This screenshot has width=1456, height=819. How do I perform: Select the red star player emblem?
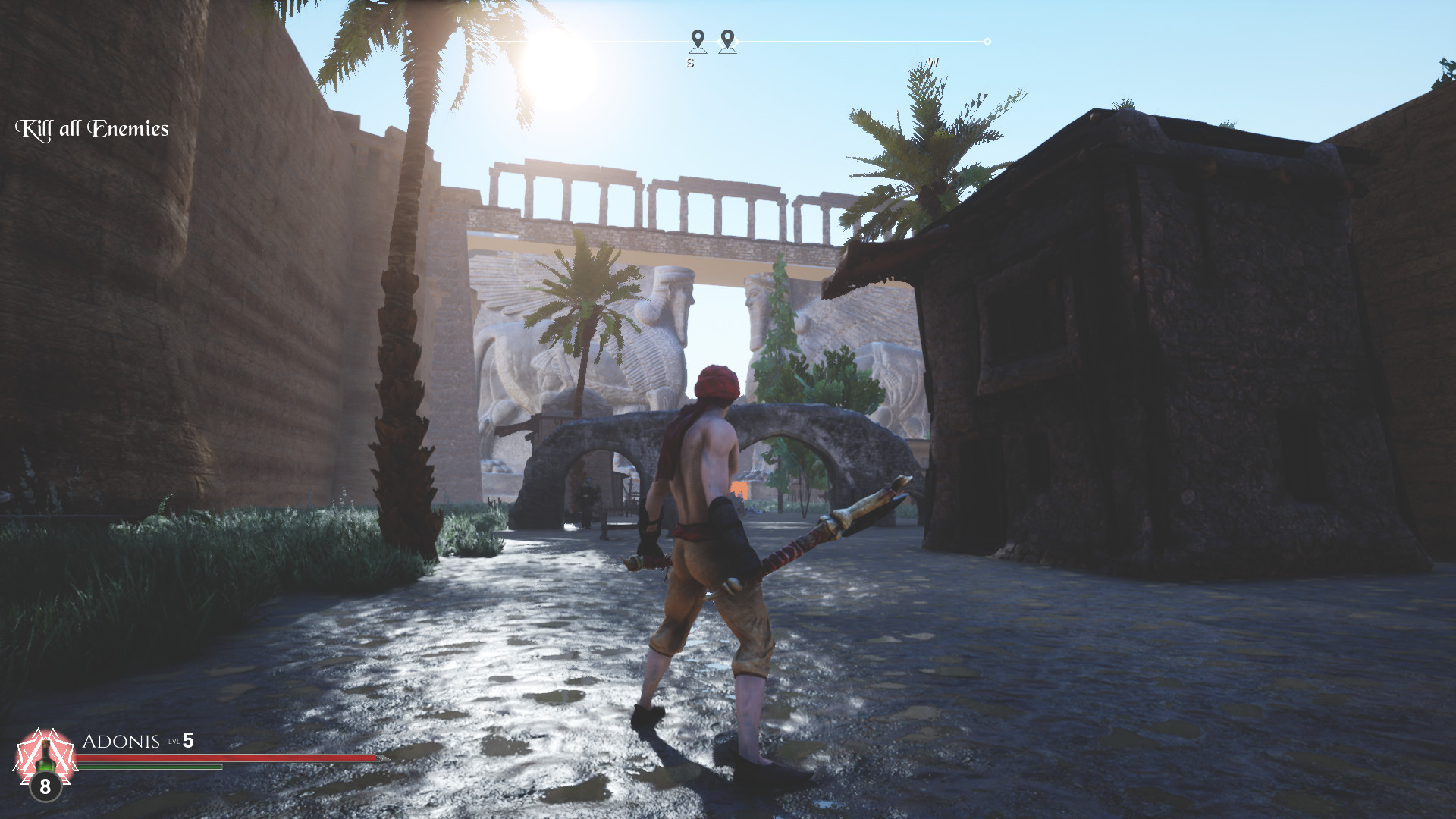[x=43, y=755]
